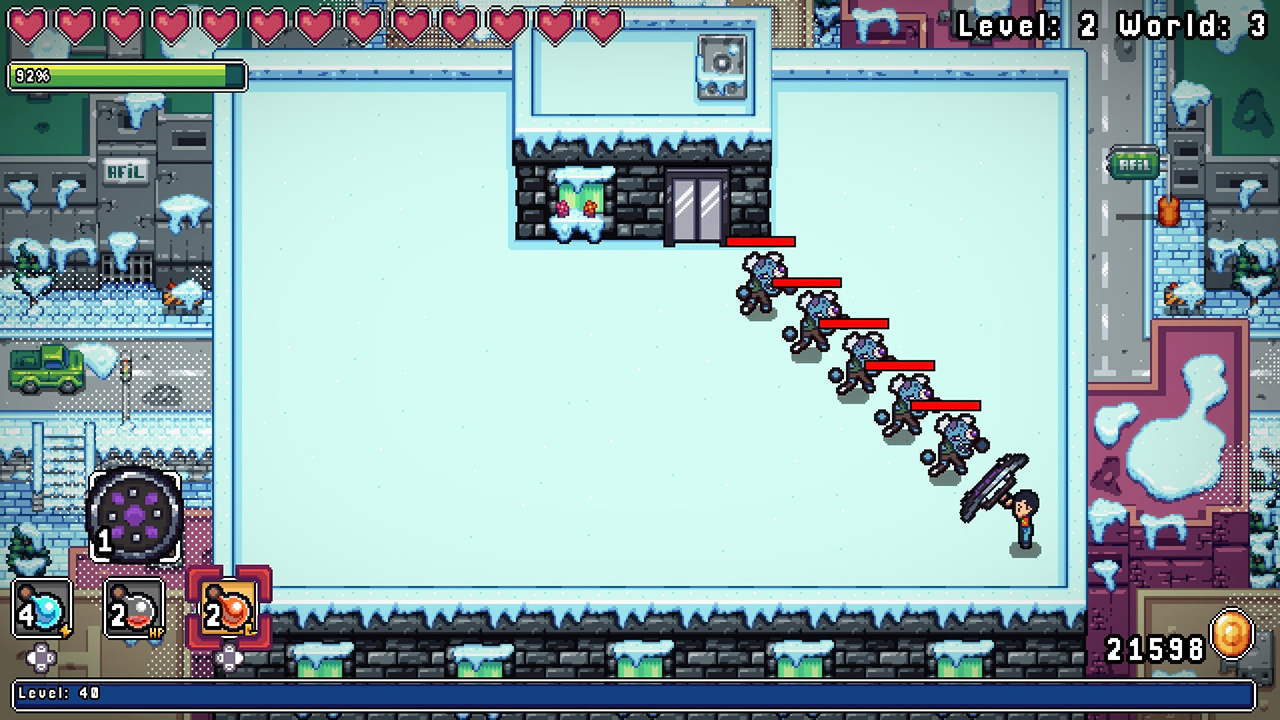Image resolution: width=1280 pixels, height=720 pixels.
Task: Click the d-pad icon under the blue bomb
Action: [x=42, y=658]
